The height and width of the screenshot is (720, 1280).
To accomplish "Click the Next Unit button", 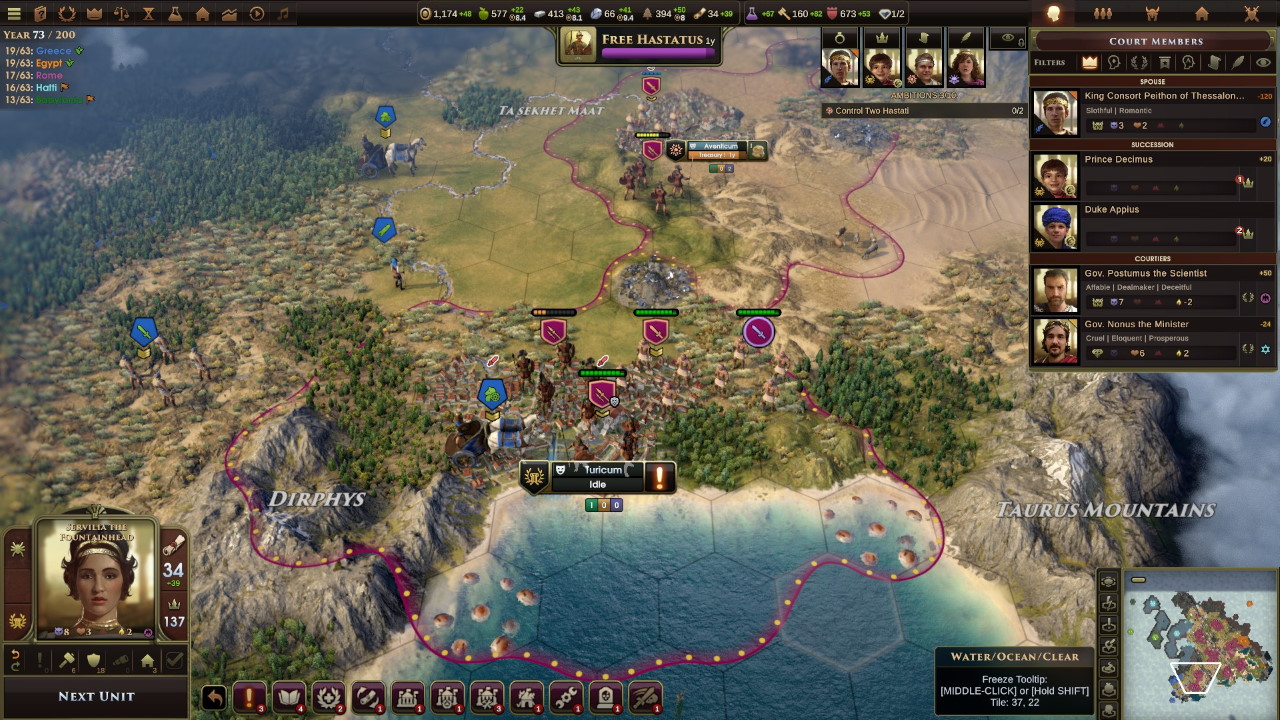I will [x=96, y=696].
